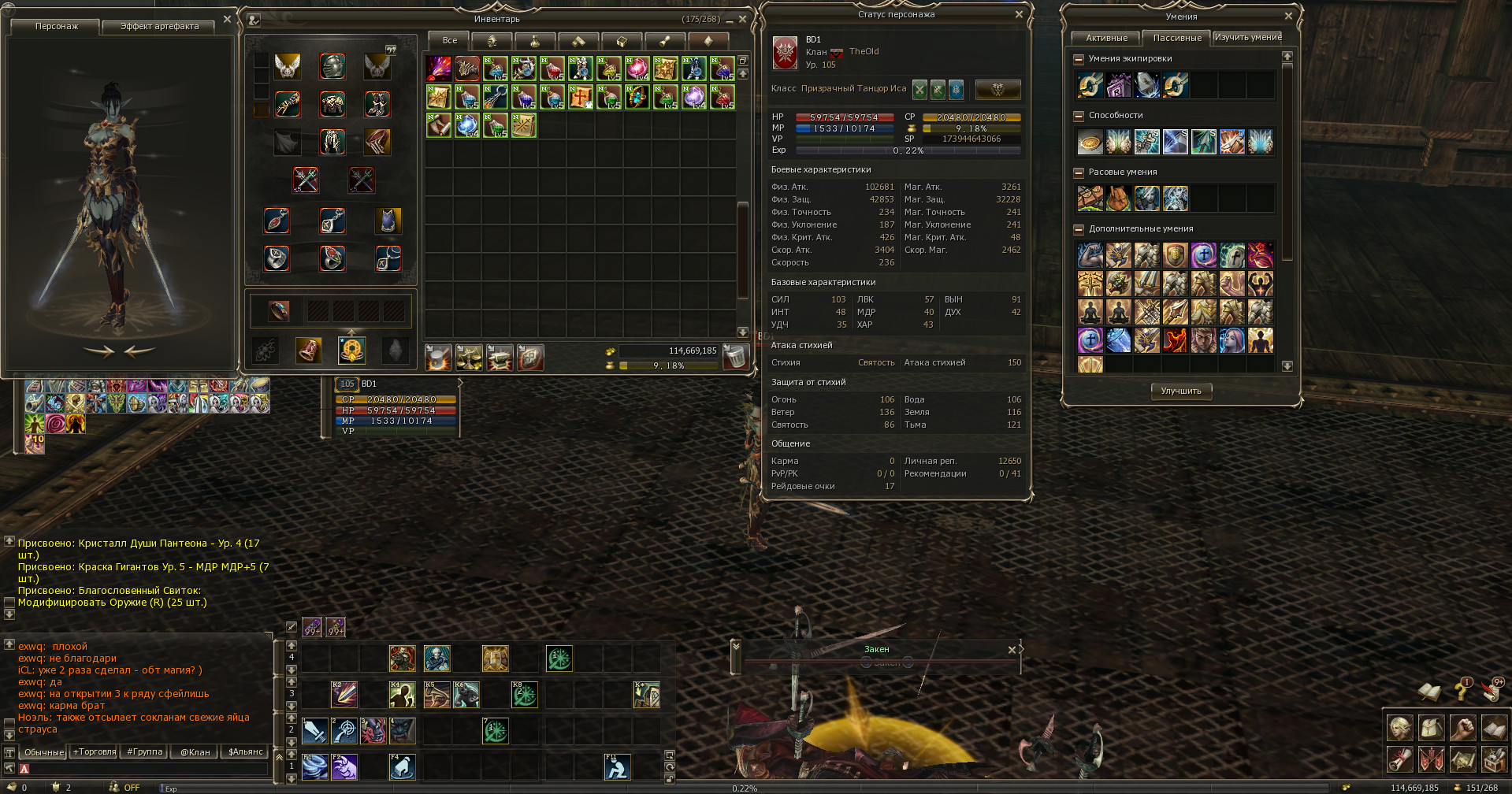The height and width of the screenshot is (794, 1512).
Task: Click the equipped helmet slot
Action: (332, 67)
